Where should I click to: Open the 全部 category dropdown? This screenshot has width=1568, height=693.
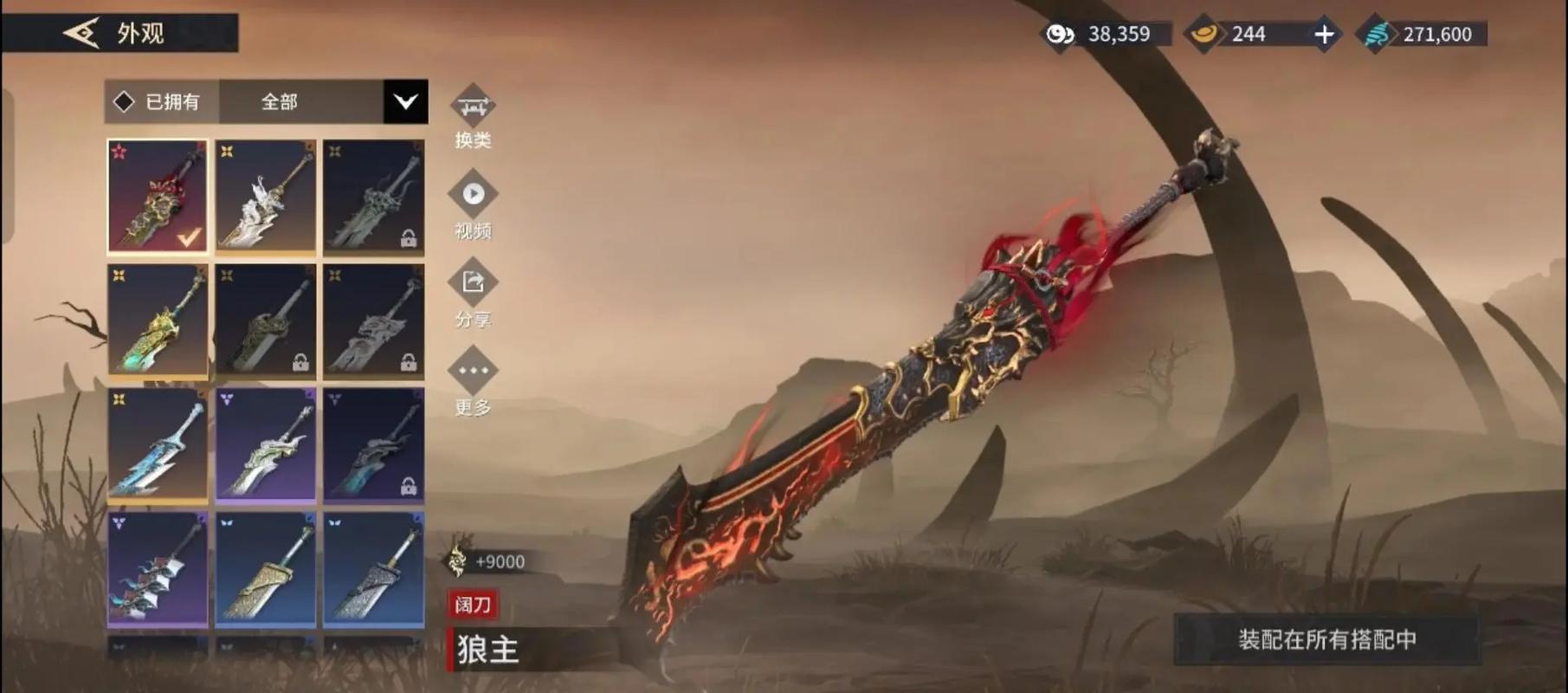point(405,102)
